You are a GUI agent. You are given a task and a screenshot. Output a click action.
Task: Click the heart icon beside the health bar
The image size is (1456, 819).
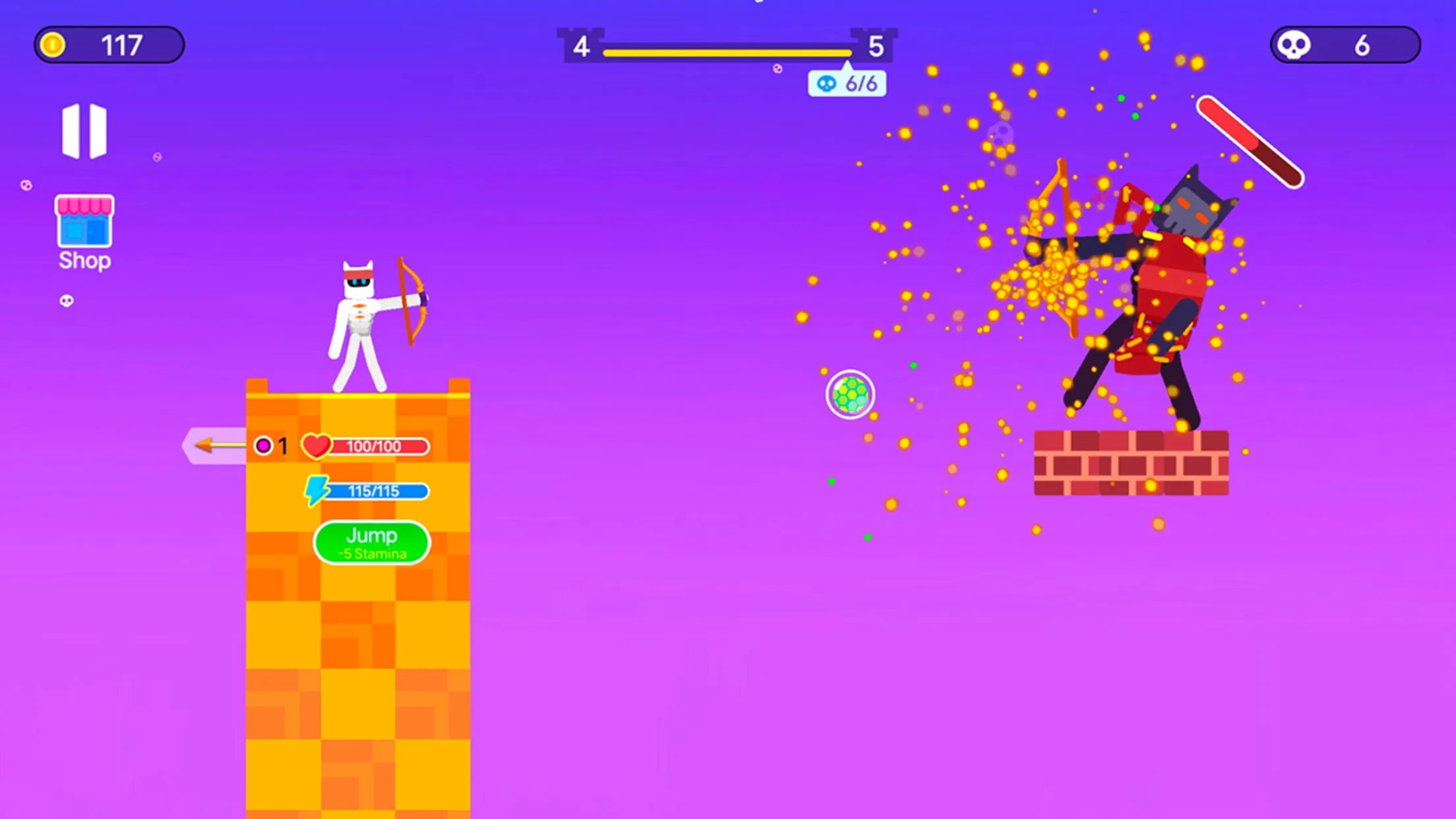coord(318,446)
